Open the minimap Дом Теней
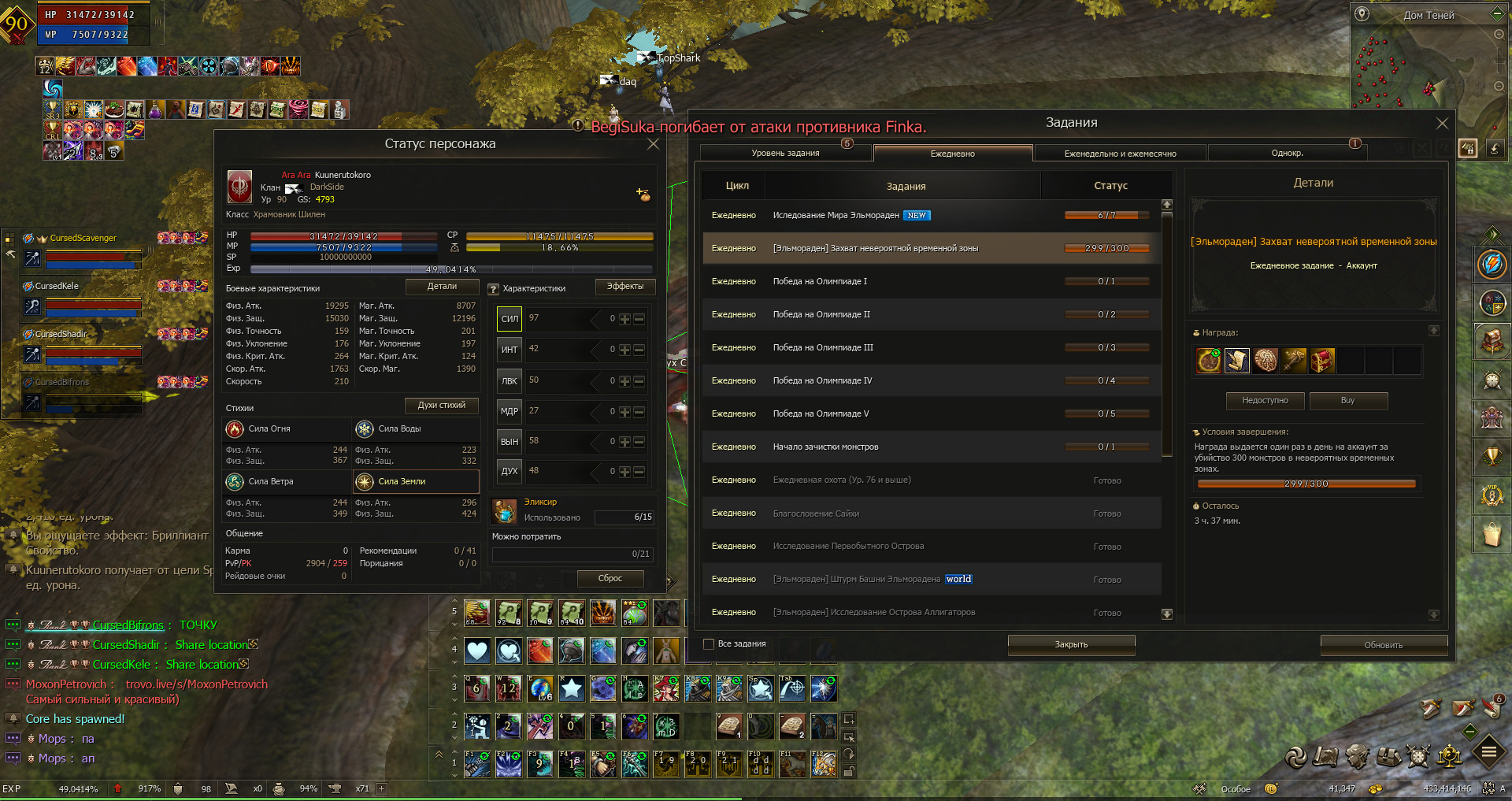The width and height of the screenshot is (1512, 801). pos(1428,15)
